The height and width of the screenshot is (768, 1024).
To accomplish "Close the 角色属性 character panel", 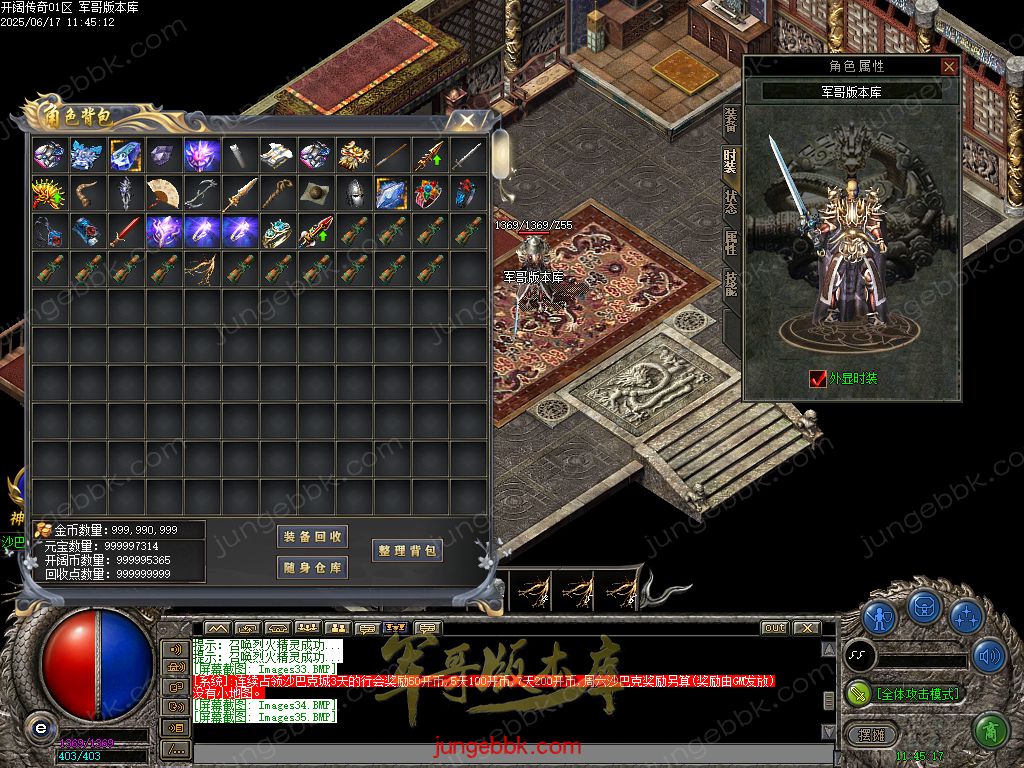I will [x=949, y=67].
